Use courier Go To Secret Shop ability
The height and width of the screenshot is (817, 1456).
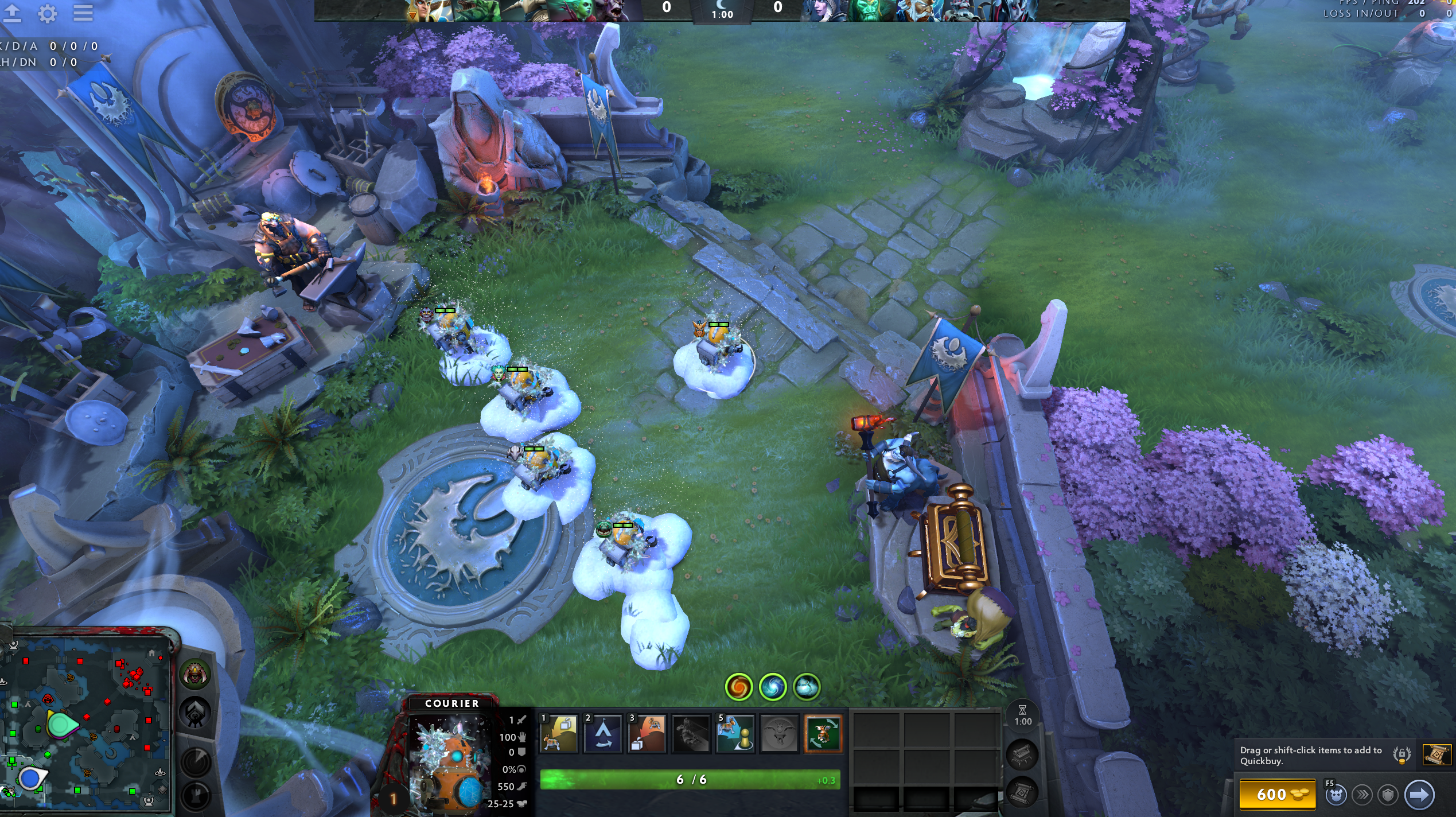click(x=603, y=733)
